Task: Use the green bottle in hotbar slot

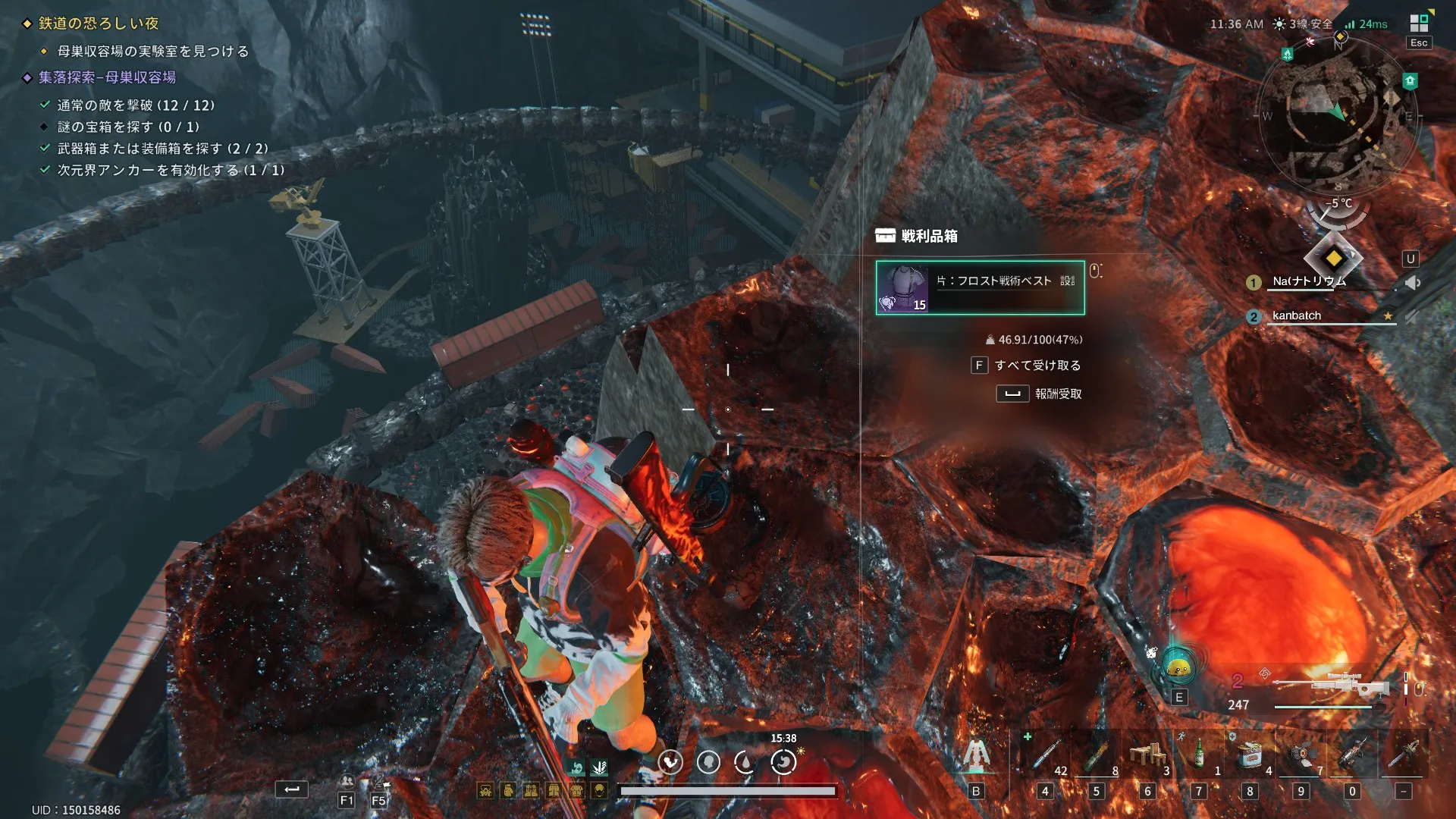Action: [1199, 755]
